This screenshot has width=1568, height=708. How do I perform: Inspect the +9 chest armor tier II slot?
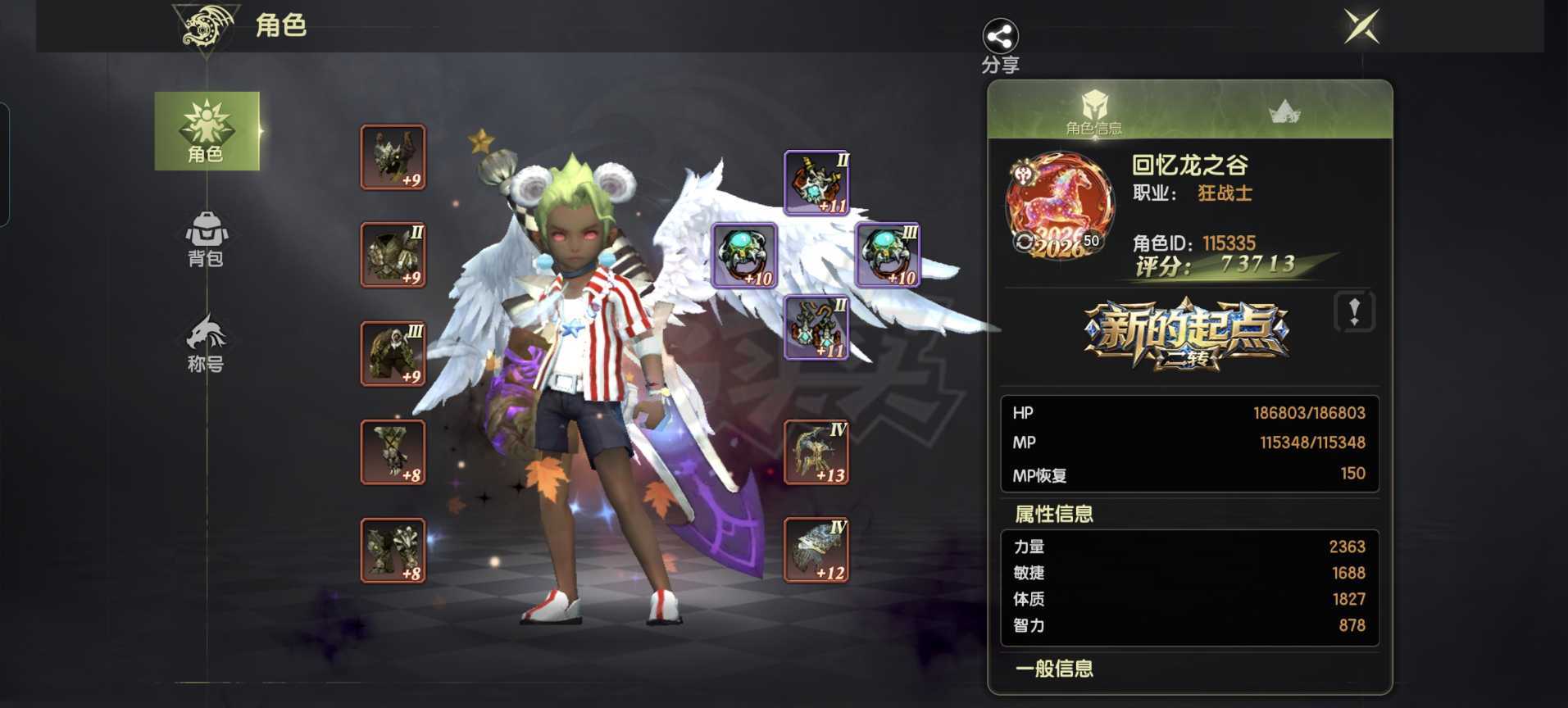(x=393, y=255)
